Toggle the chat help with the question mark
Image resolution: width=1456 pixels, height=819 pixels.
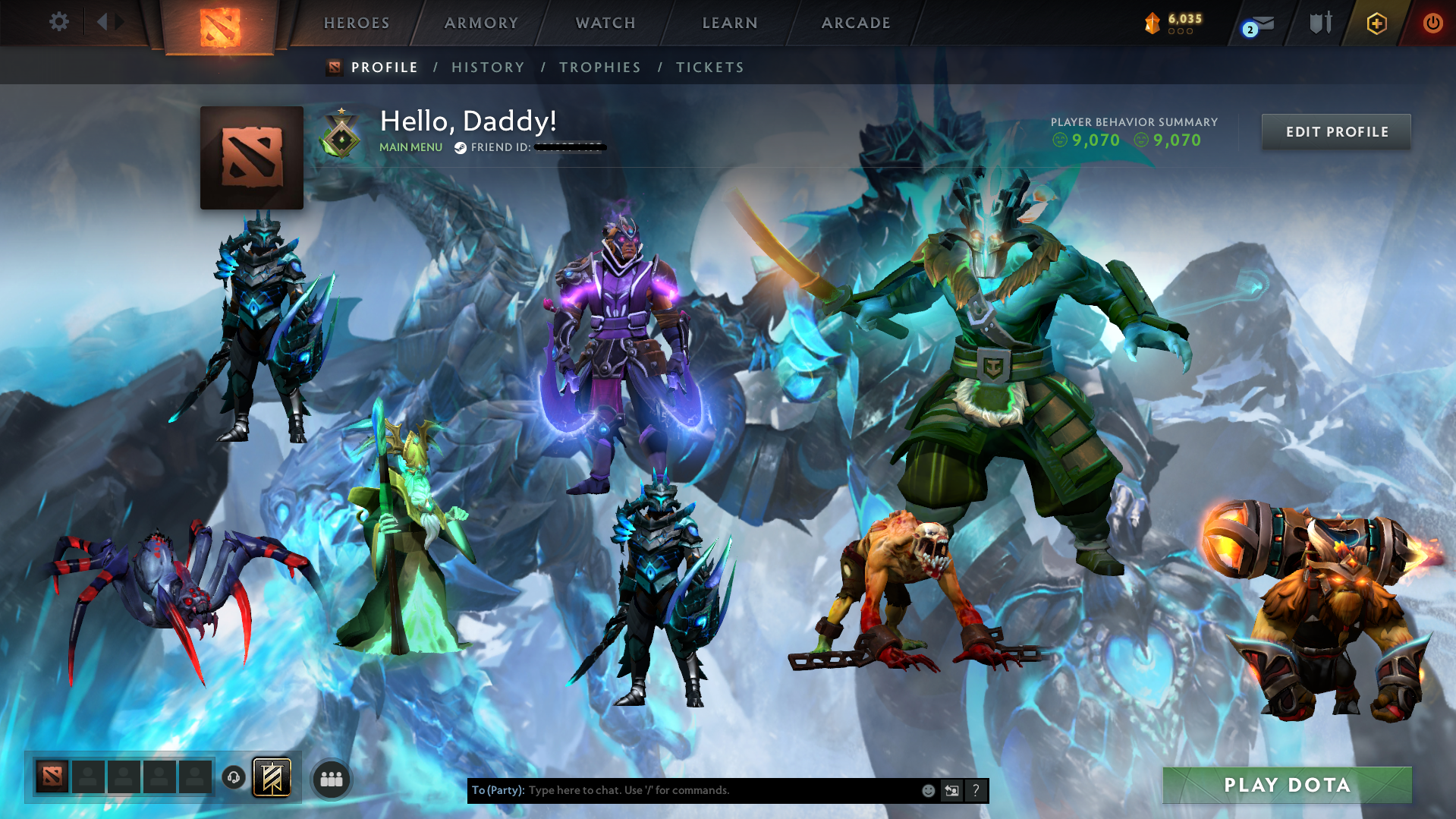click(976, 790)
